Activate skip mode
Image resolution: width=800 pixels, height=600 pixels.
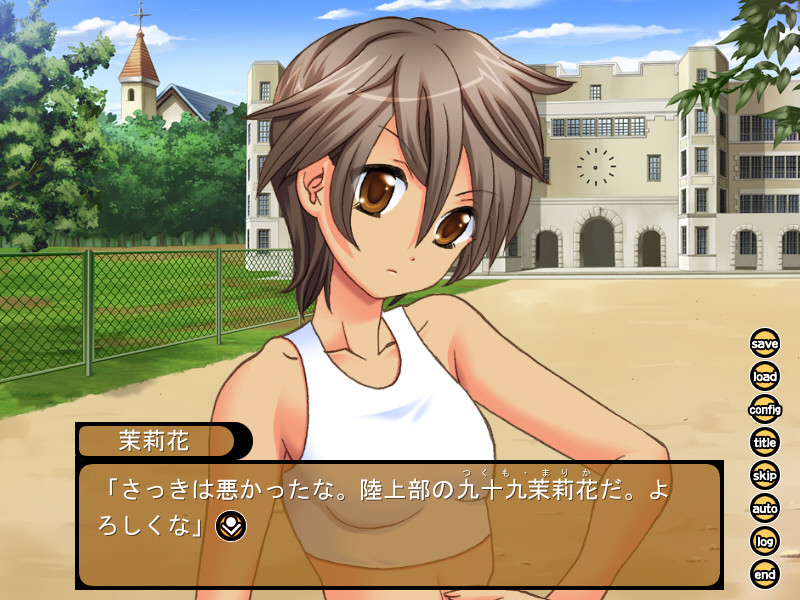pos(765,475)
